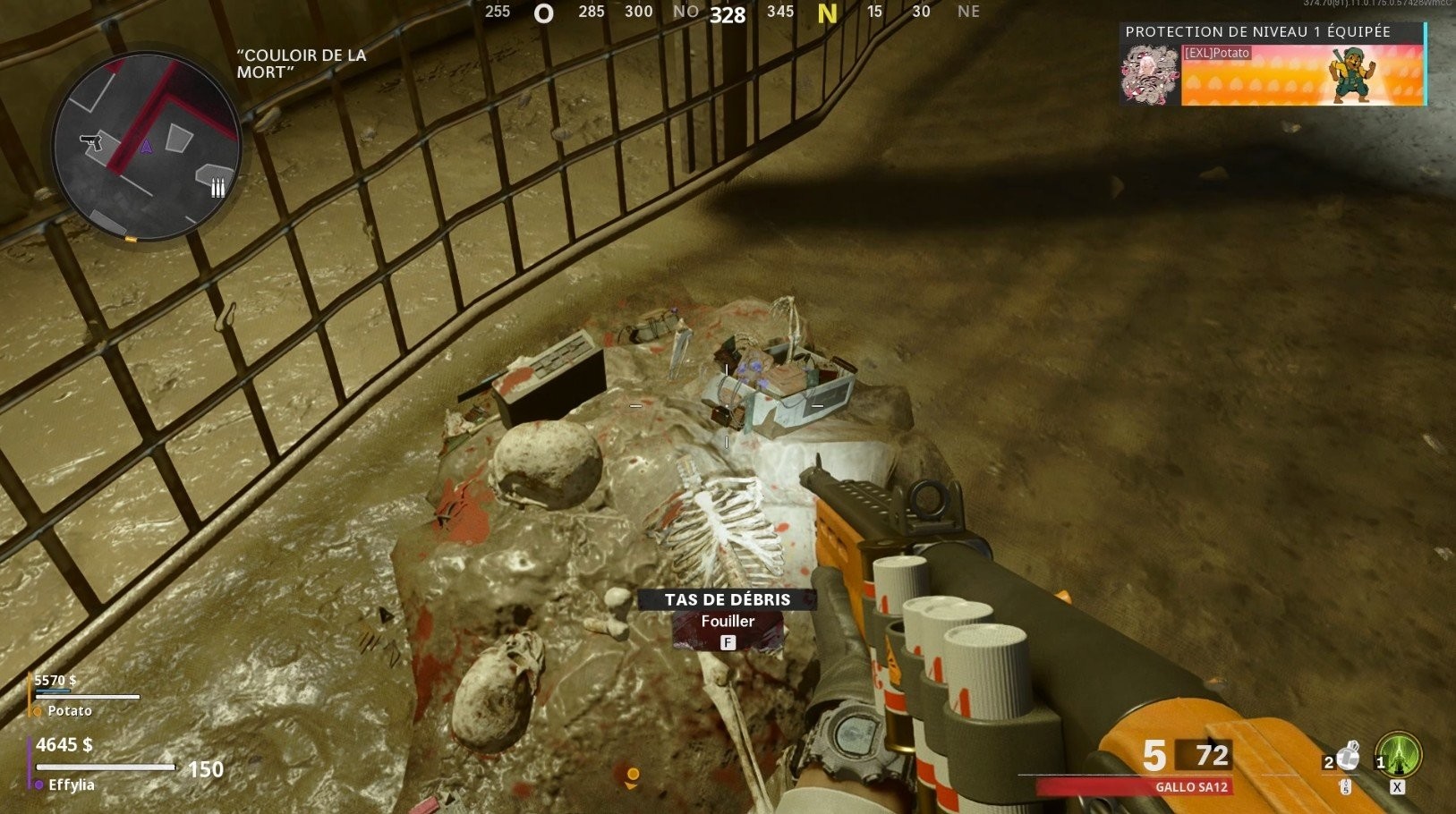Click the [EXL]Potato player emblem
The image size is (1456, 814).
tap(1151, 73)
